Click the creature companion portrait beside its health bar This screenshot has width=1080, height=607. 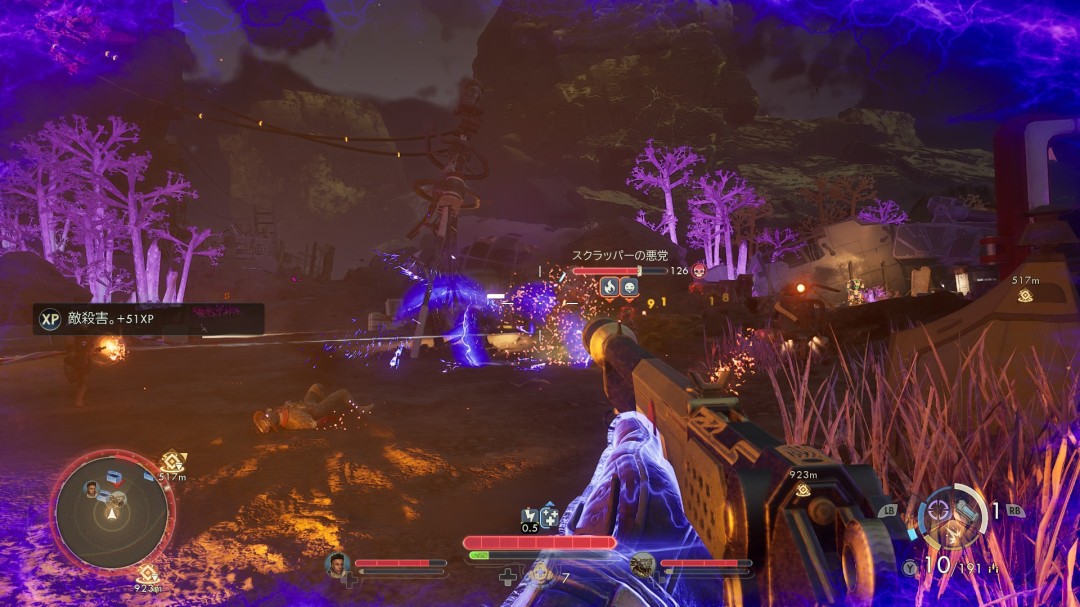642,565
